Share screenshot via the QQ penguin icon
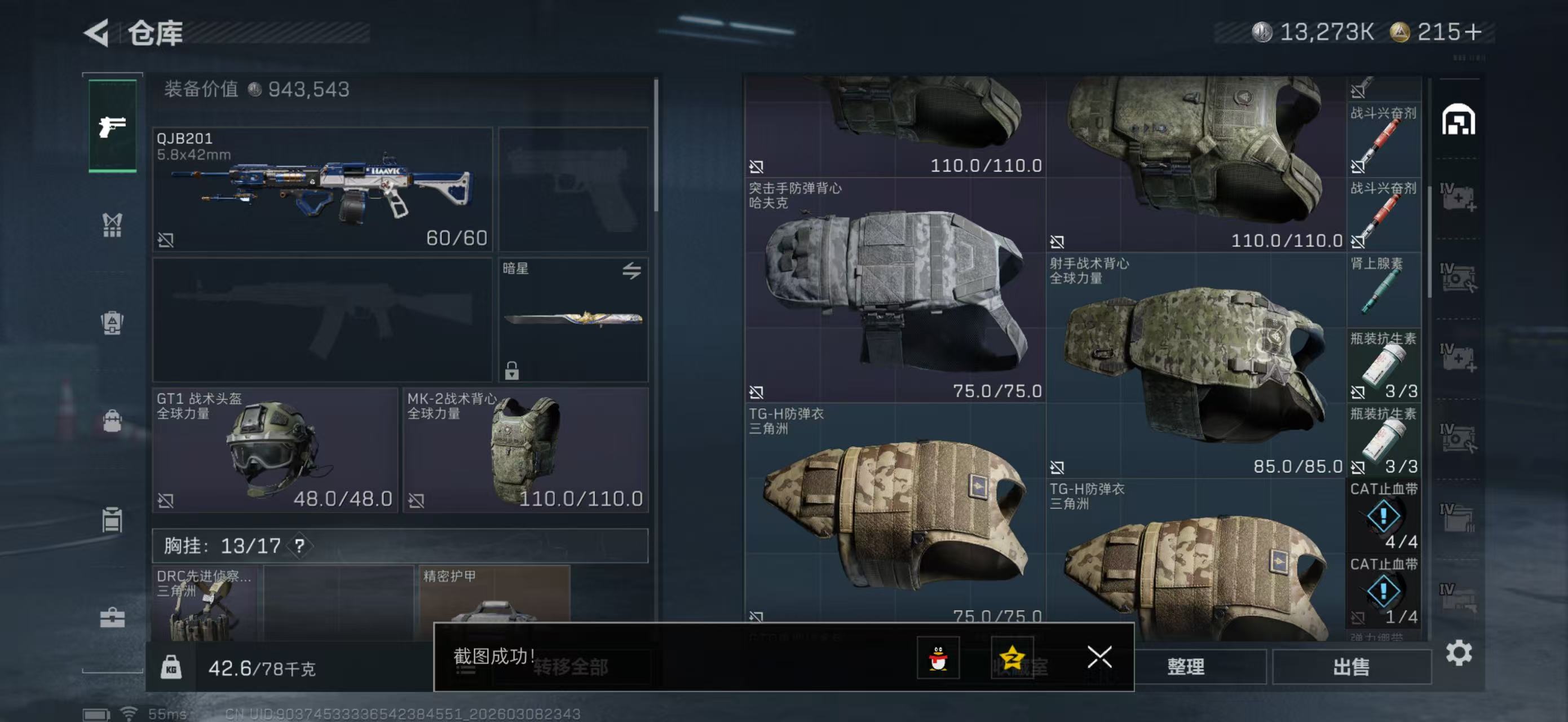1568x722 pixels. [938, 658]
